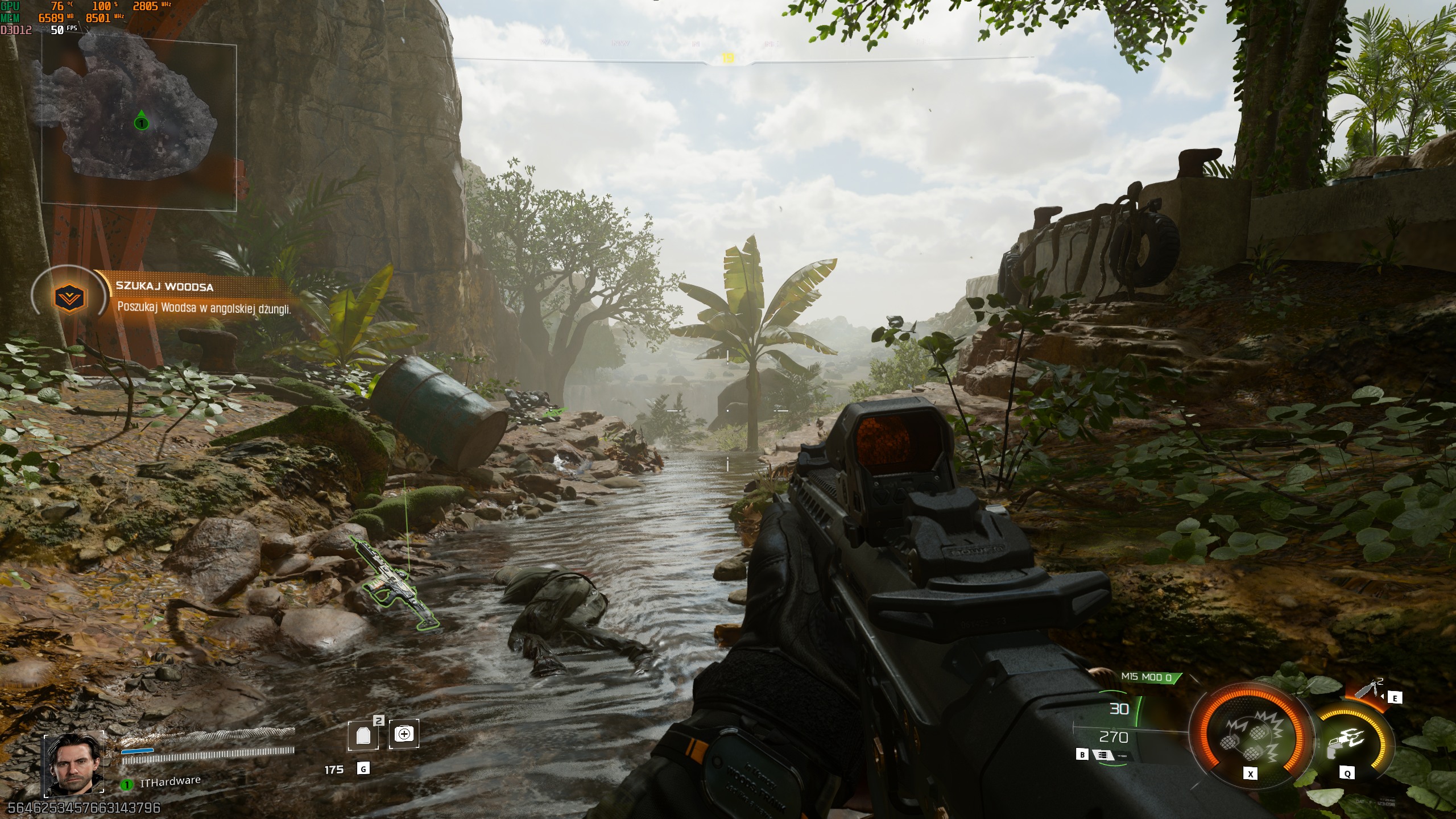Click the orange objective chevron icon
Viewport: 1456px width, 819px height.
(x=69, y=298)
